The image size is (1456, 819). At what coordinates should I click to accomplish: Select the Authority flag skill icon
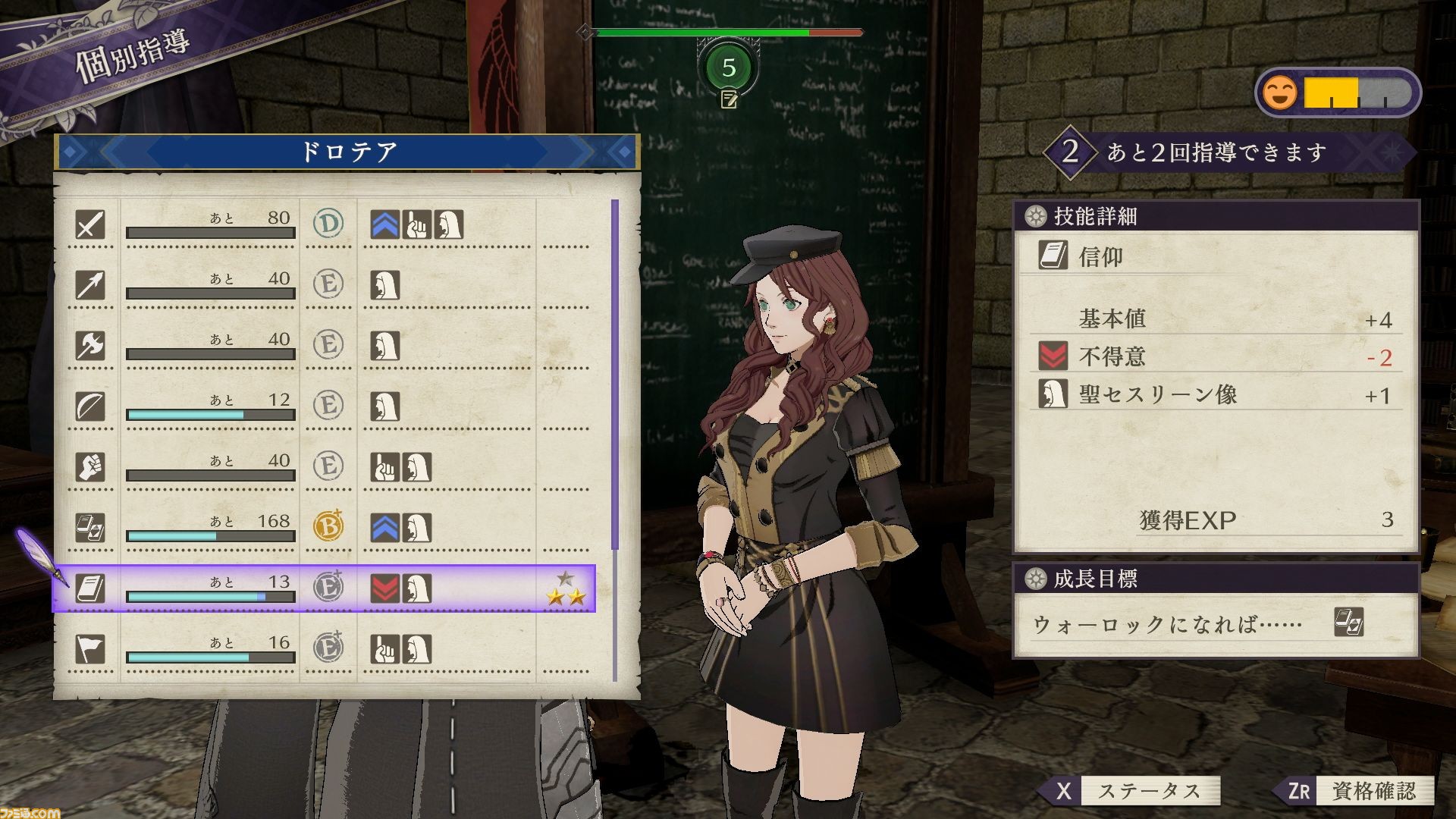coord(91,650)
